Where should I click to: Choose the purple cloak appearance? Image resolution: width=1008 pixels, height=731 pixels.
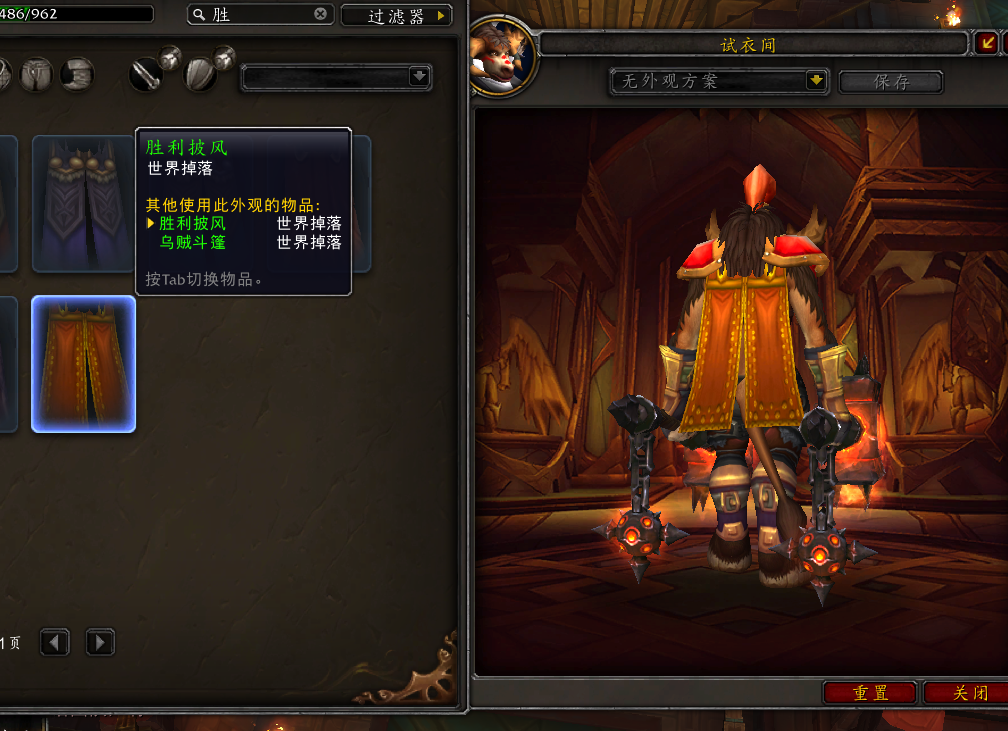[84, 204]
